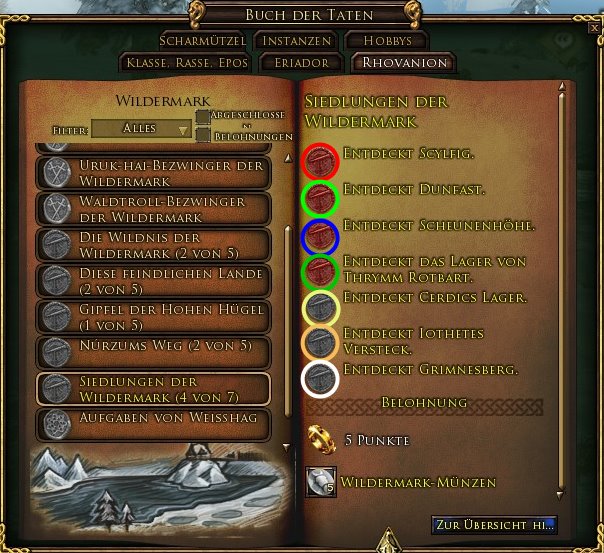Toggle the Abgeschlossen checkbox
The width and height of the screenshot is (604, 553).
(x=203, y=117)
